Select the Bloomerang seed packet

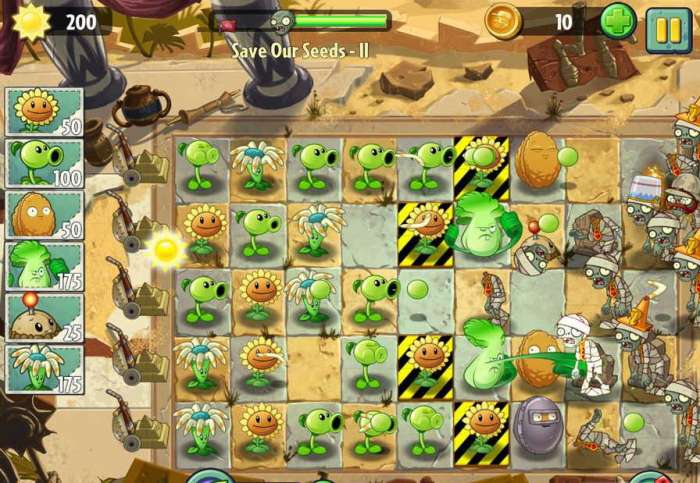pyautogui.click(x=44, y=367)
